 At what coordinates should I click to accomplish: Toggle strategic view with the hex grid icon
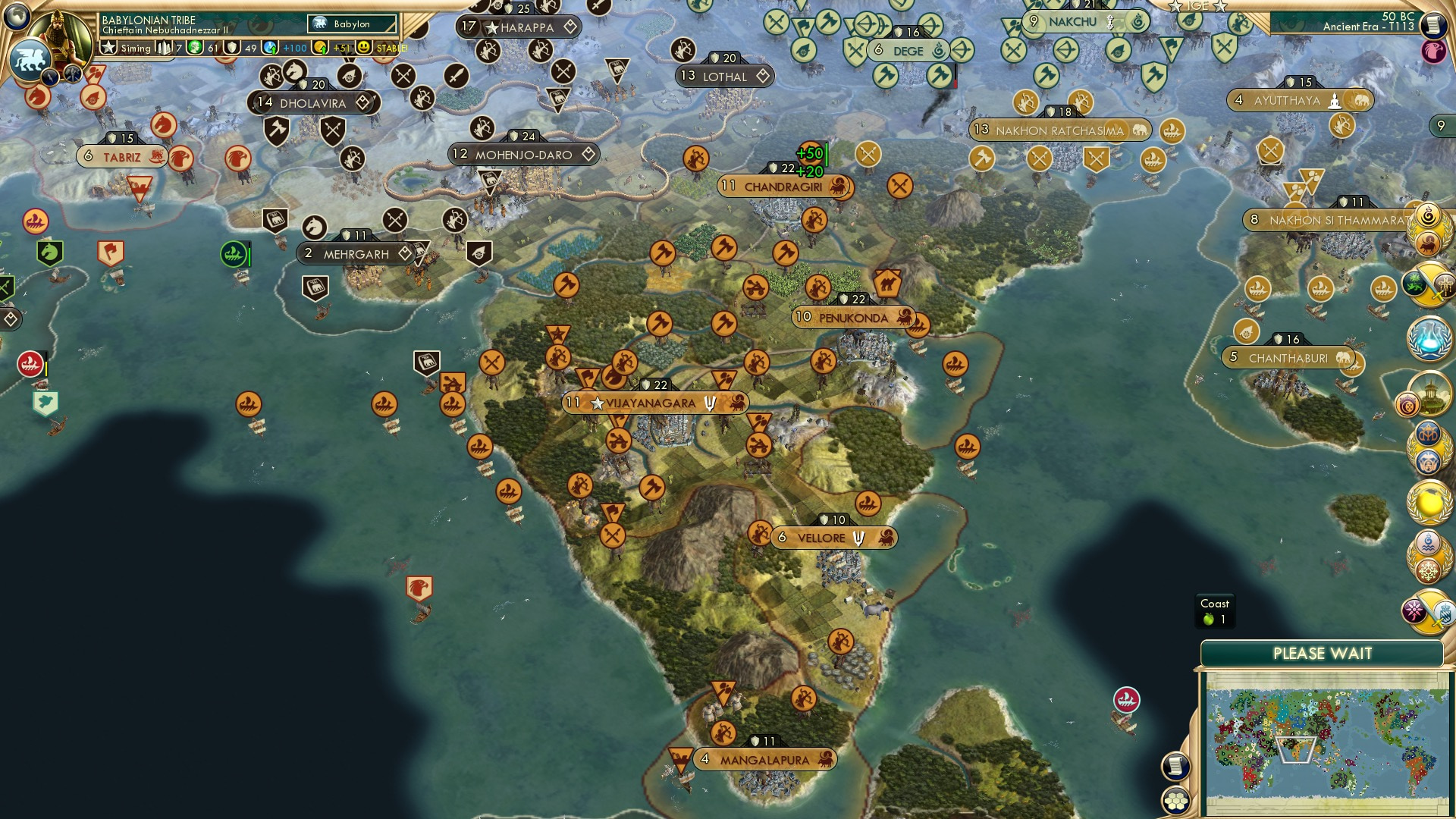[1175, 801]
